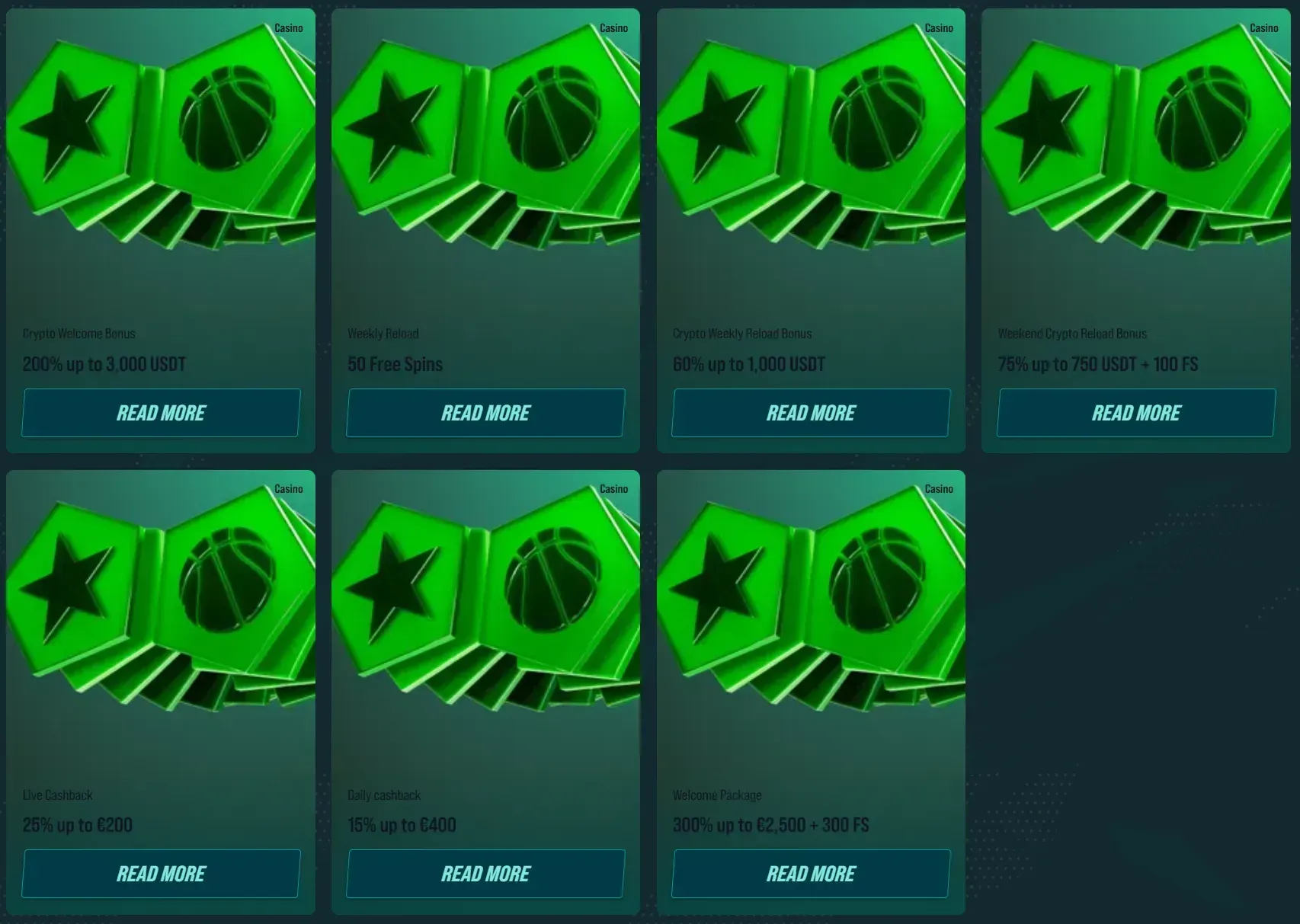
Task: Click the 200% up to 3,000 USDT text
Action: 104,364
